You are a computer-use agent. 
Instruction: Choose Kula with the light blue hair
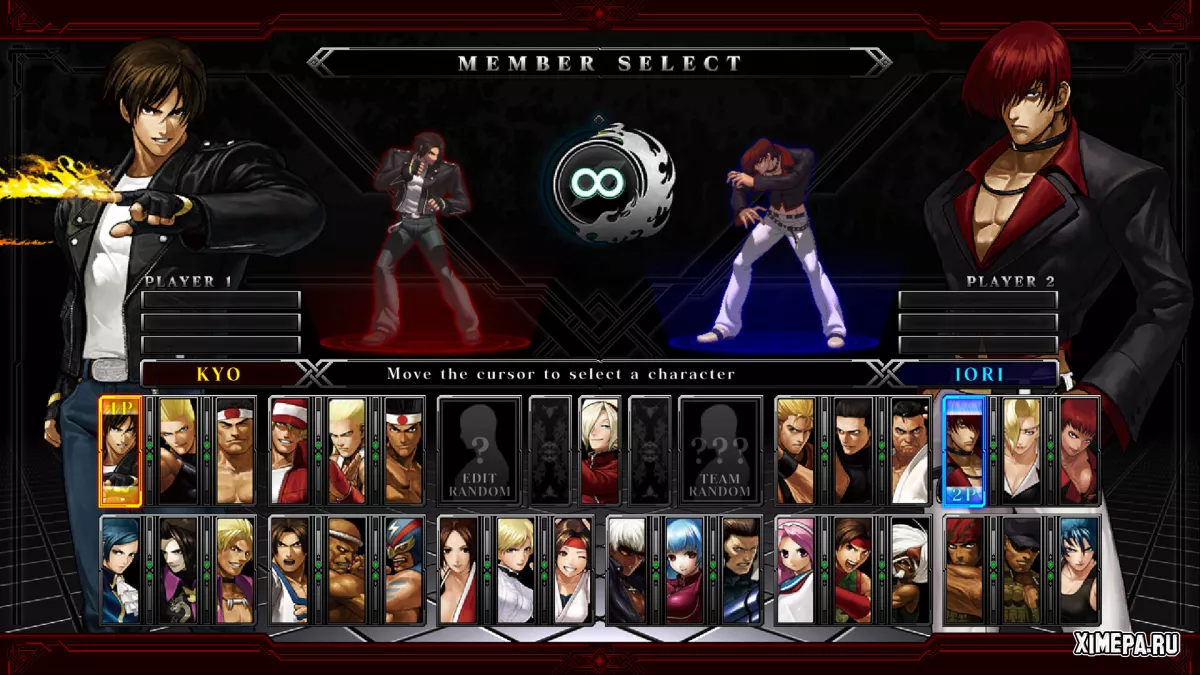tap(685, 571)
